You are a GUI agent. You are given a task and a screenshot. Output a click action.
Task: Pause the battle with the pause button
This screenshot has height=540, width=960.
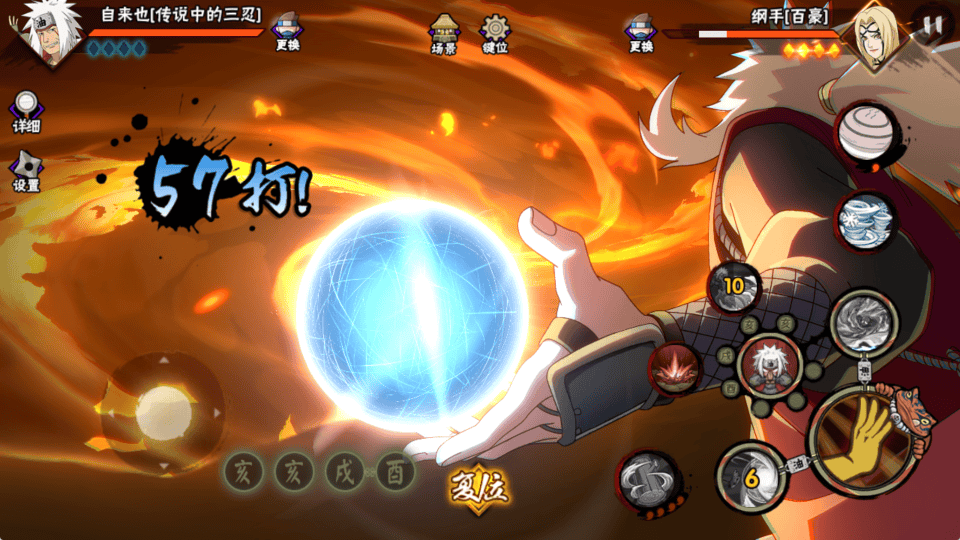click(933, 25)
